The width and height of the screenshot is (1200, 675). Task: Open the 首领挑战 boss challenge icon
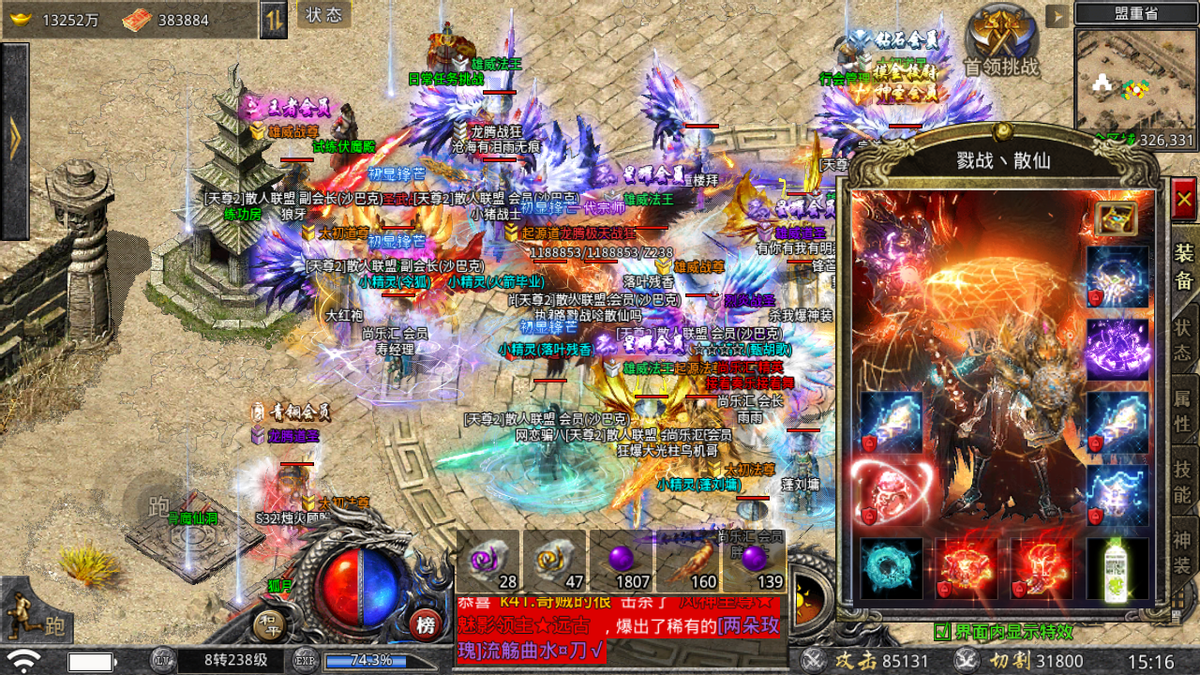pyautogui.click(x=1001, y=40)
